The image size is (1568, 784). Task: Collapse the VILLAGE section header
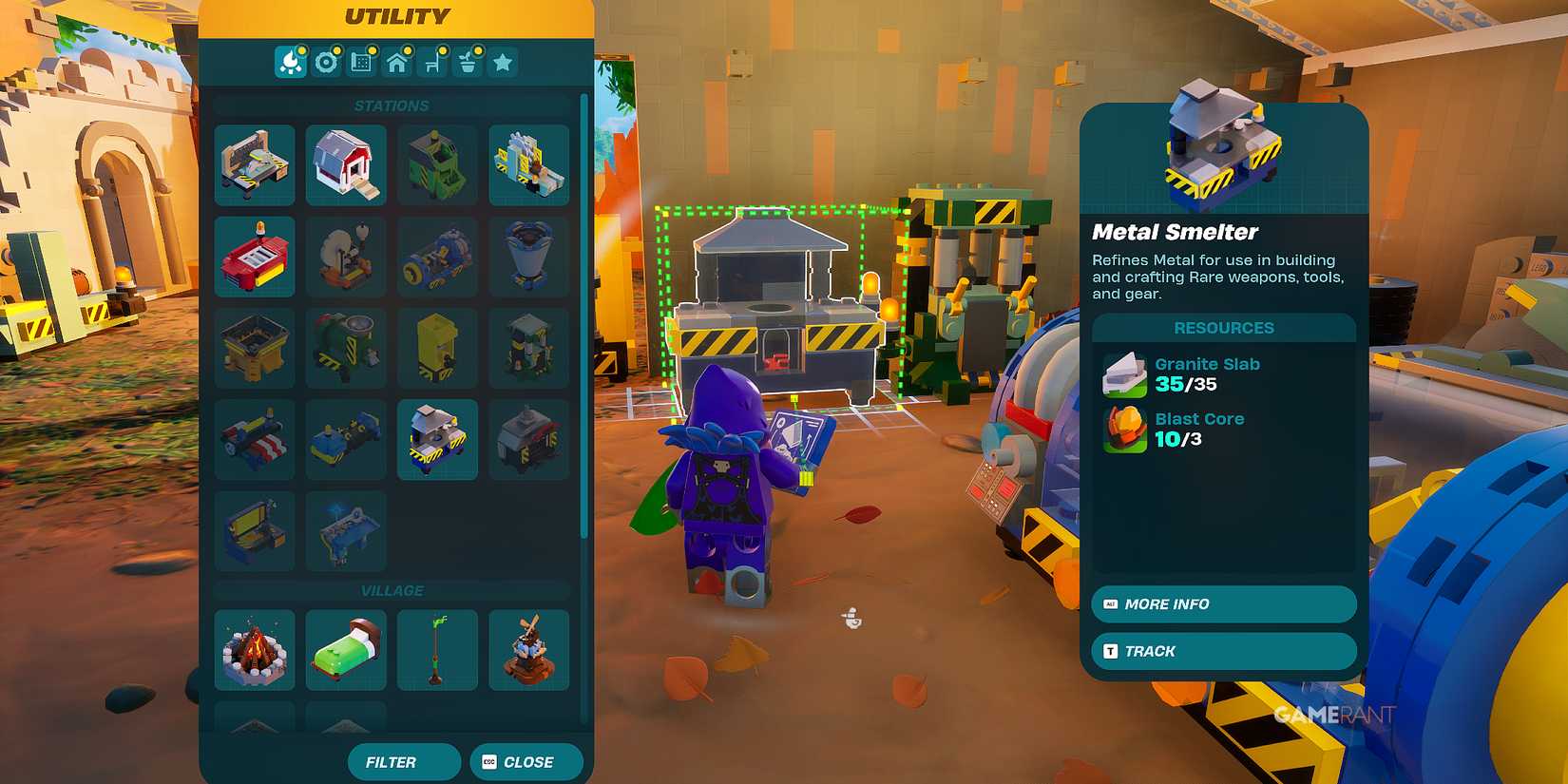pyautogui.click(x=392, y=590)
